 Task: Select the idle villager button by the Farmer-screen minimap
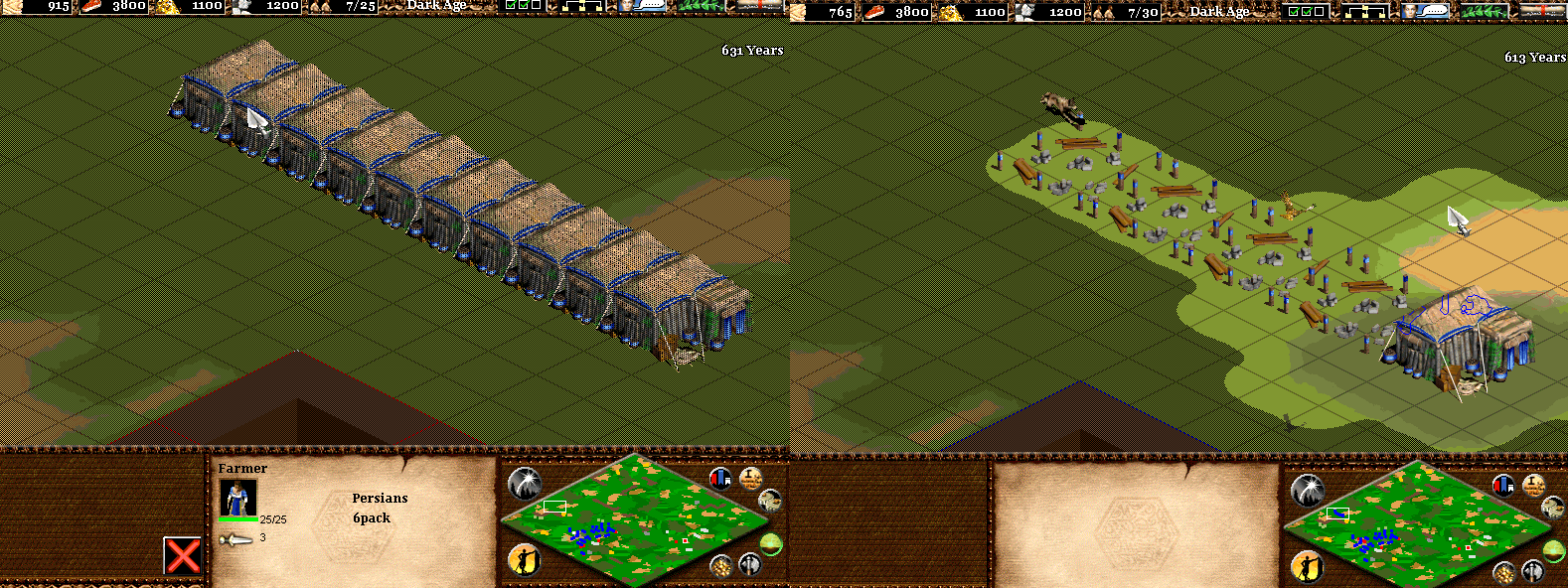[524, 560]
